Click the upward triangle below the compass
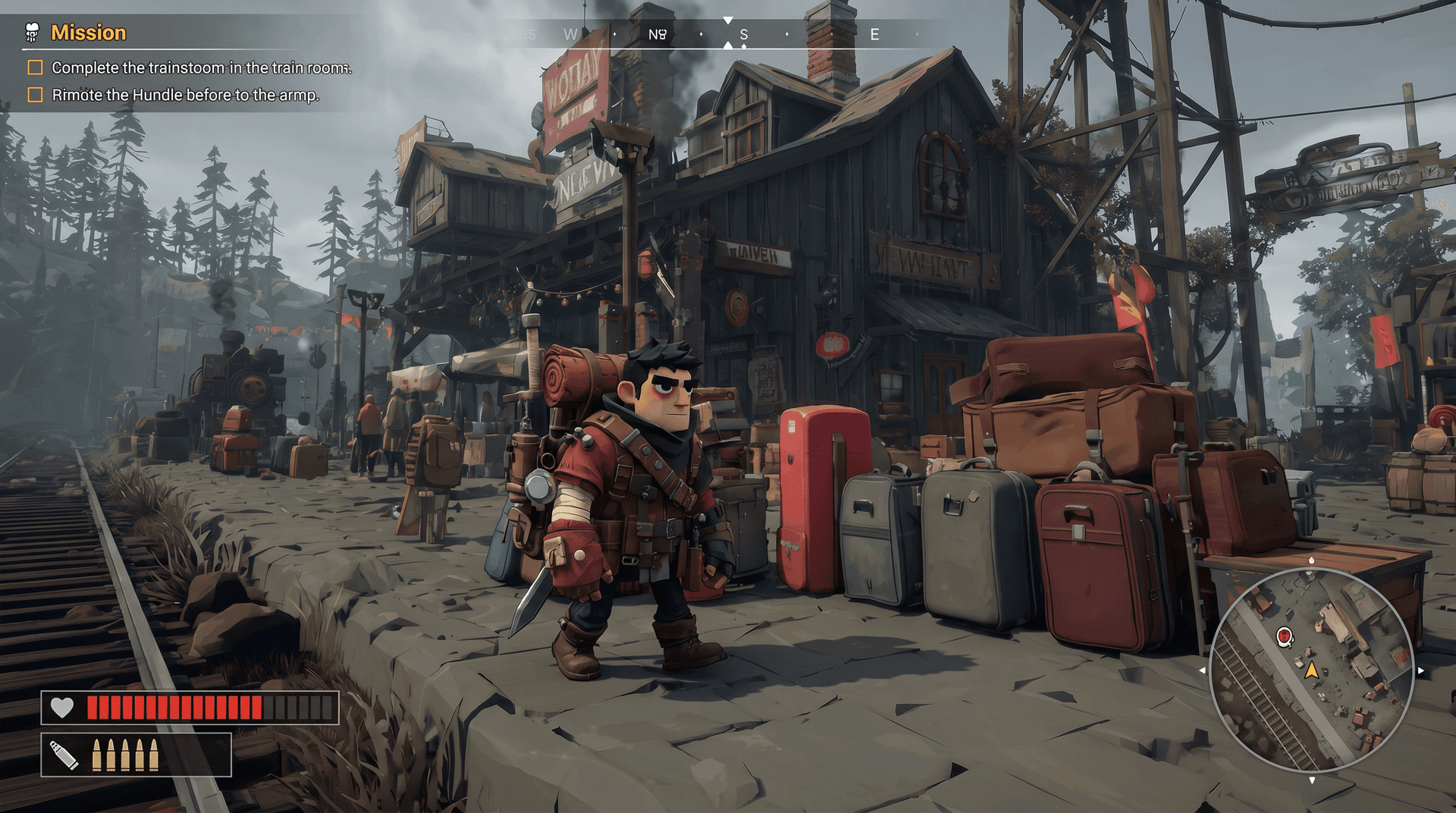 coord(729,44)
